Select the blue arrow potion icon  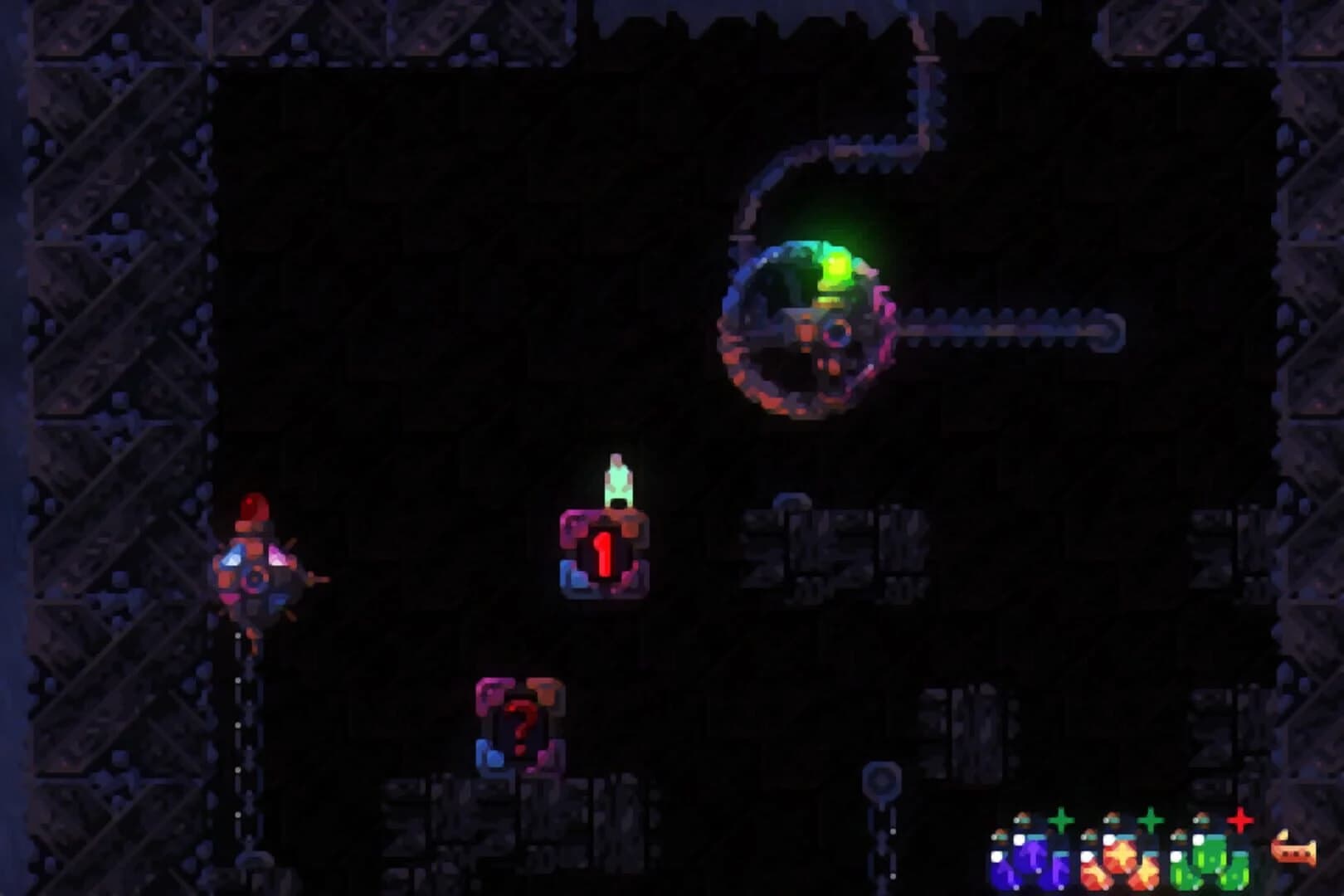pos(1032,857)
